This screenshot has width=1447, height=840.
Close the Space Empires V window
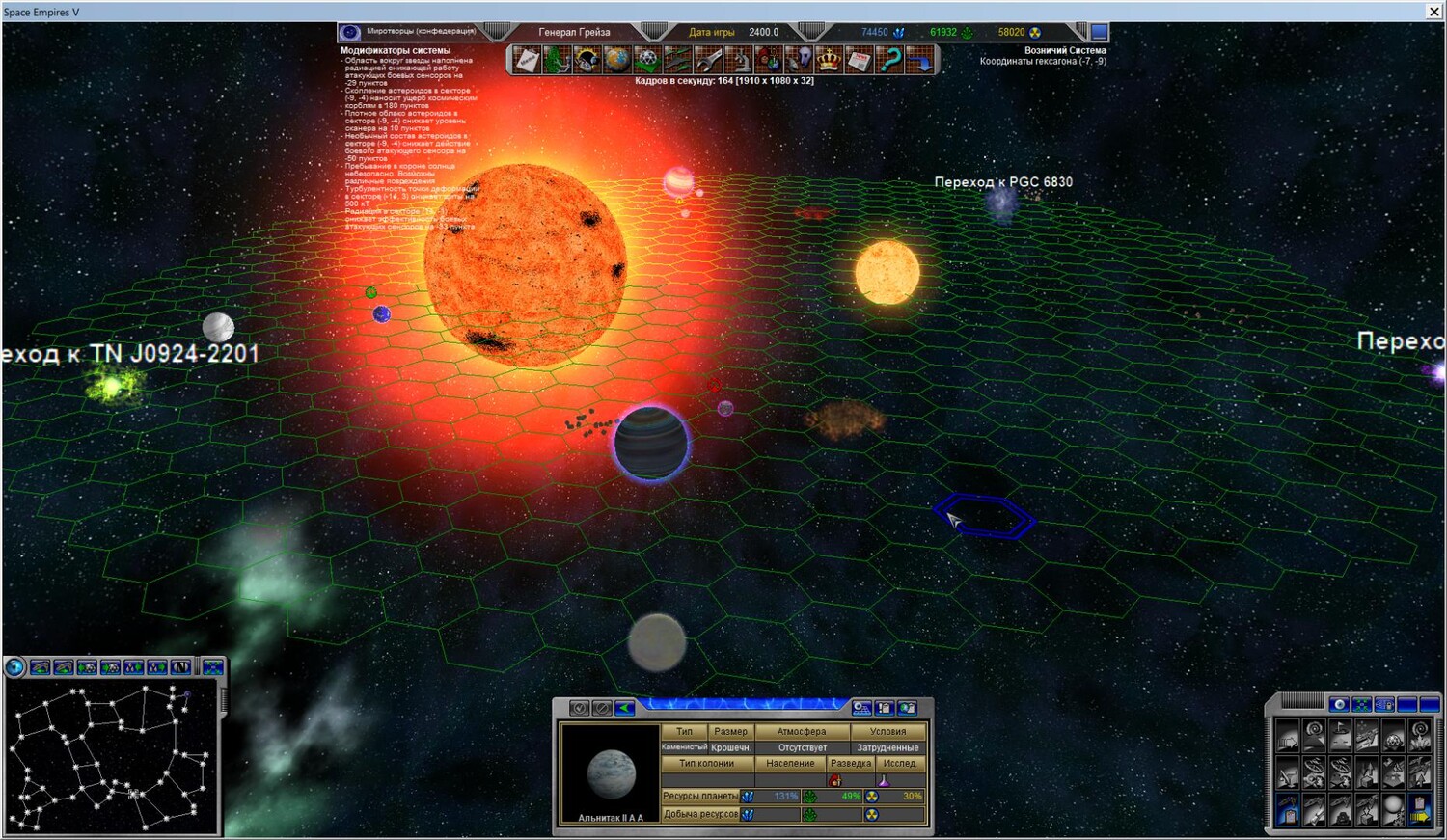1433,12
